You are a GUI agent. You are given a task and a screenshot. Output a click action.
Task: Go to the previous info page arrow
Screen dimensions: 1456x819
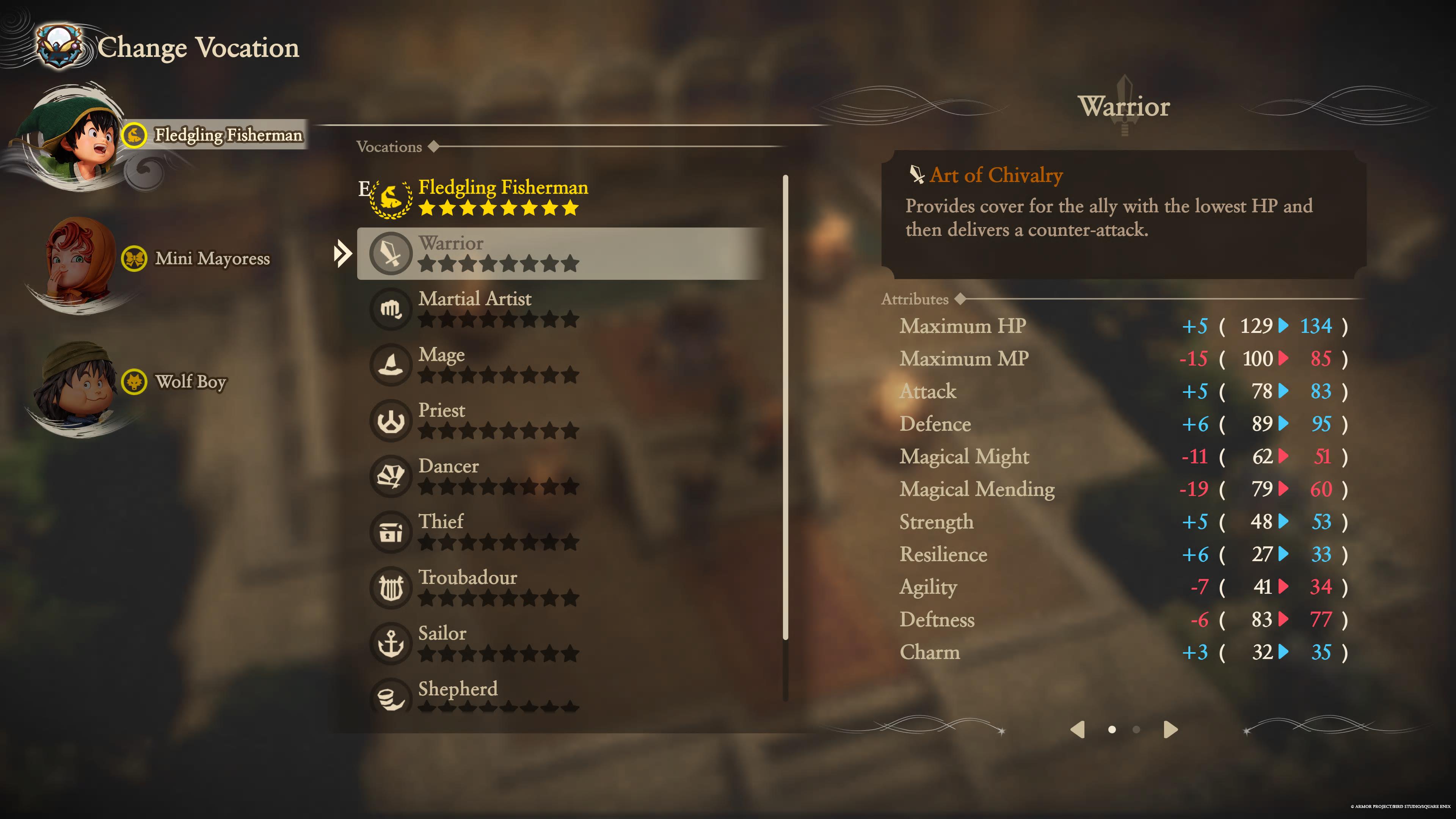click(1077, 729)
